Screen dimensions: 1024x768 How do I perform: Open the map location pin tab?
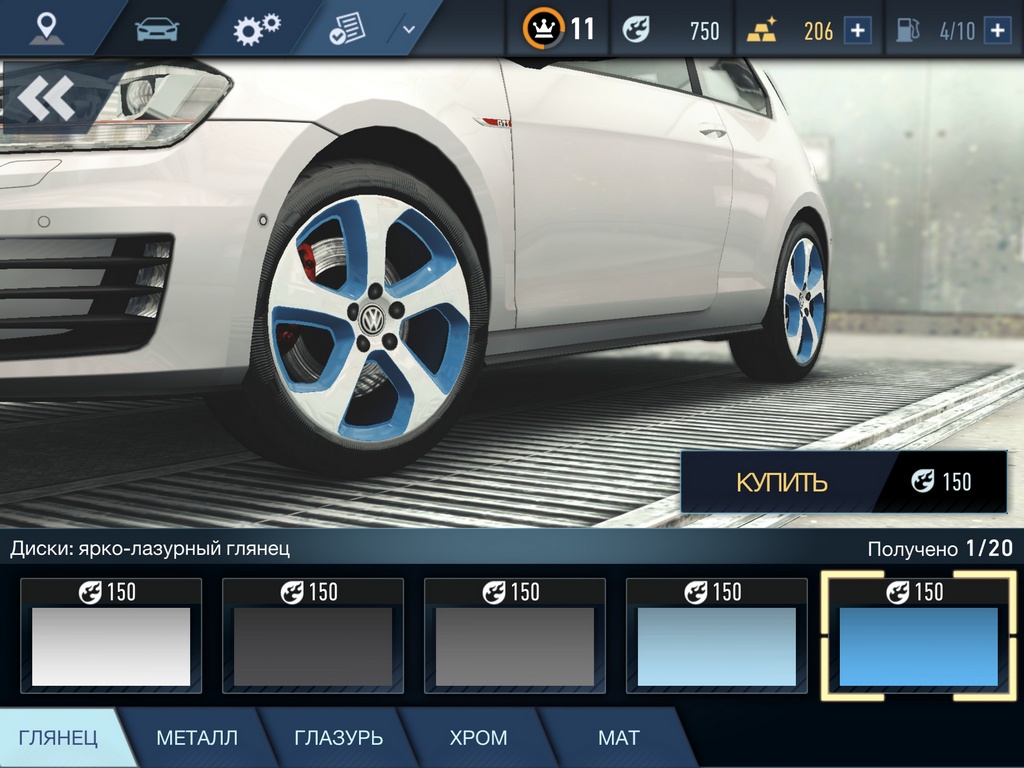click(46, 28)
